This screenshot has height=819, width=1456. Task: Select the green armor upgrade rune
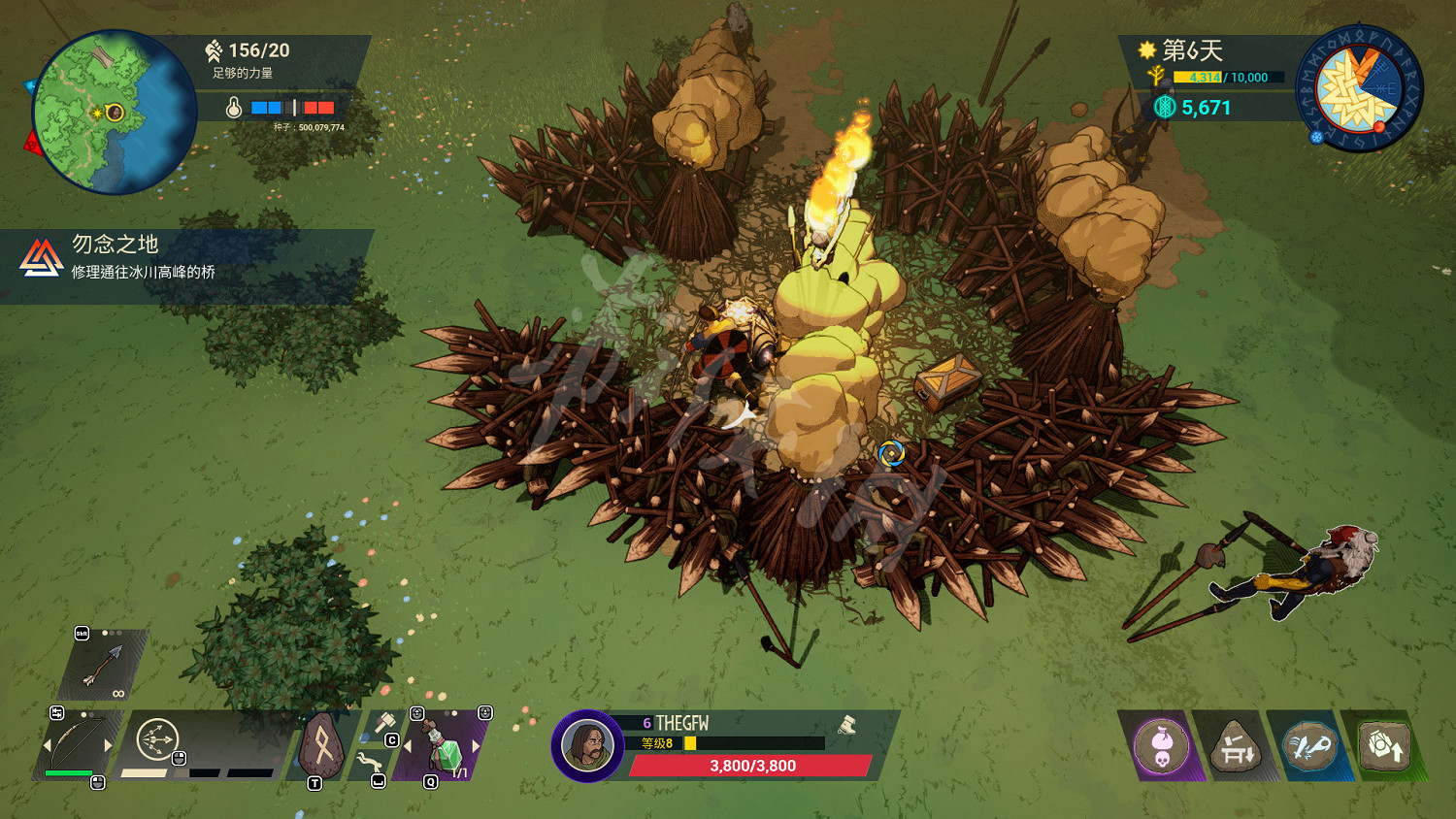(x=1383, y=747)
